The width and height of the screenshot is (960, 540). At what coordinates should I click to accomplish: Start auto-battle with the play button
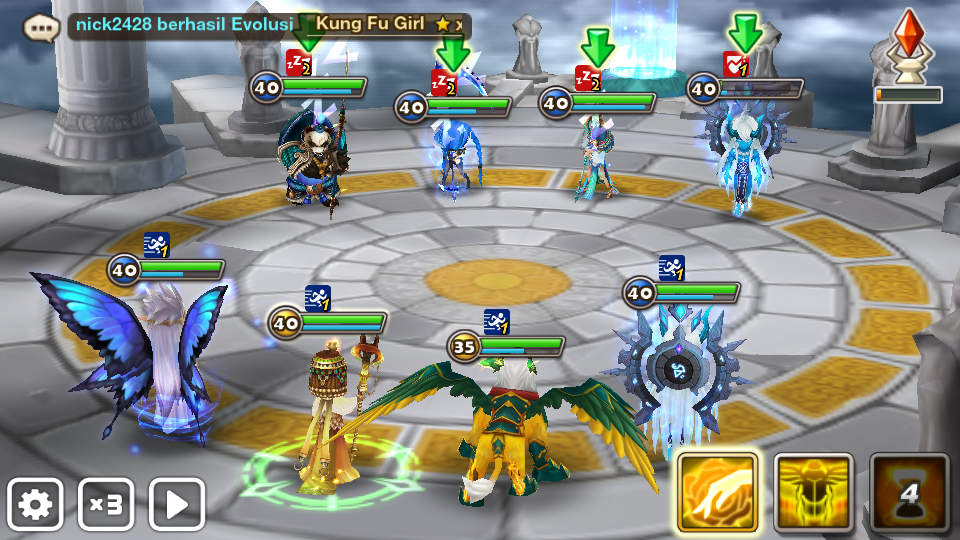177,504
